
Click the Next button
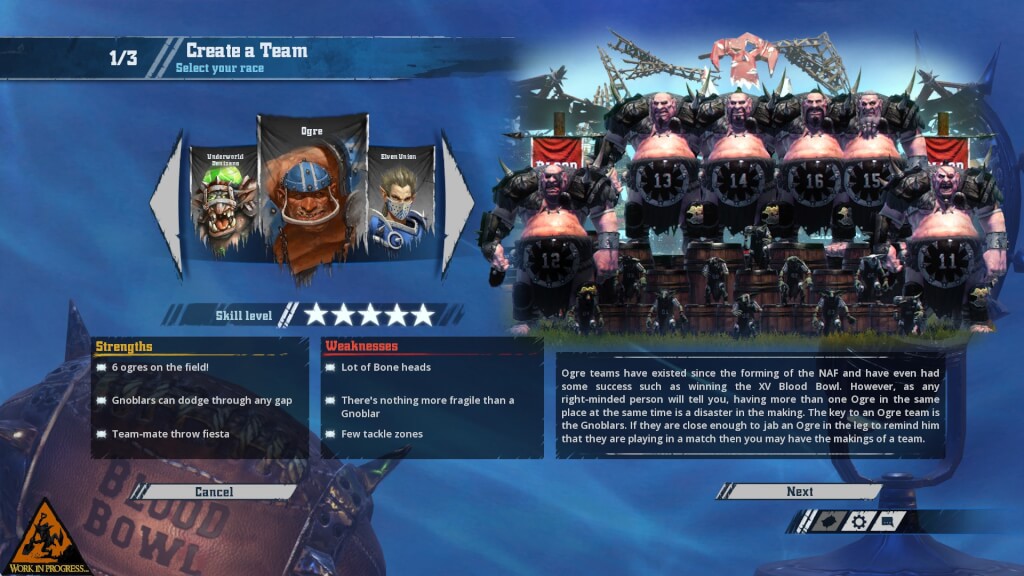point(799,491)
